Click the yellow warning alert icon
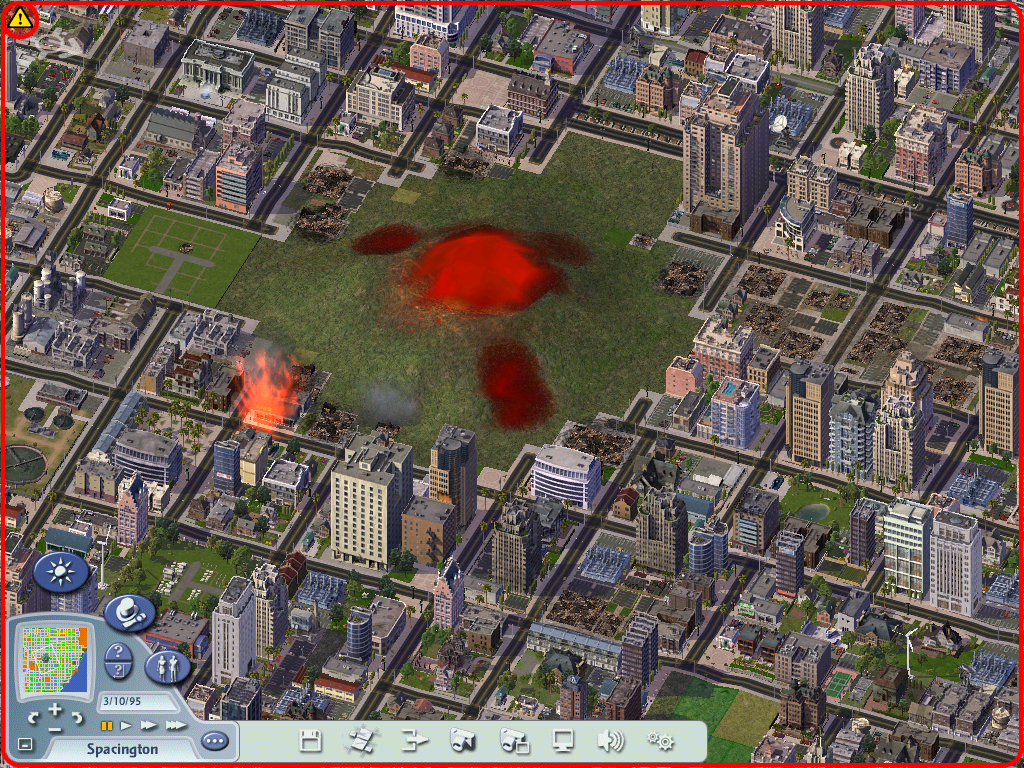Viewport: 1024px width, 768px height. click(19, 19)
